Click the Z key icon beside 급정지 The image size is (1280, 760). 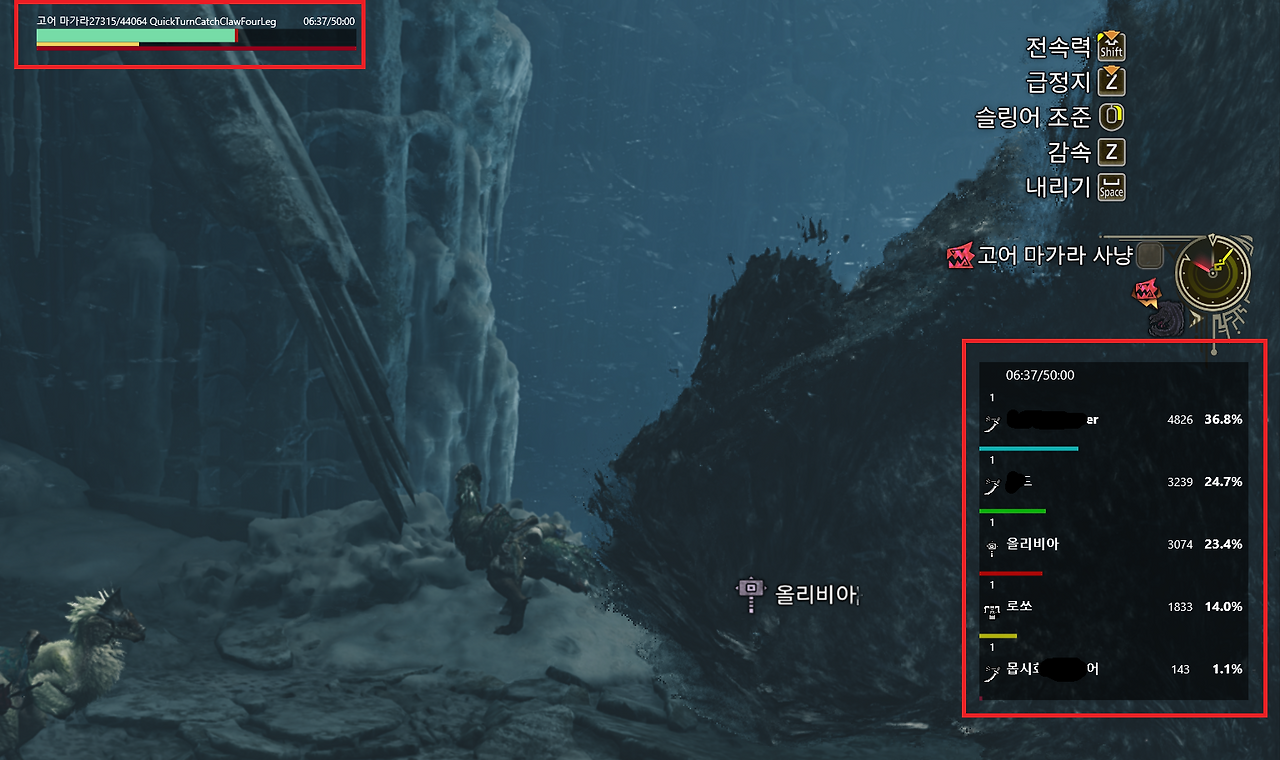pos(1110,82)
